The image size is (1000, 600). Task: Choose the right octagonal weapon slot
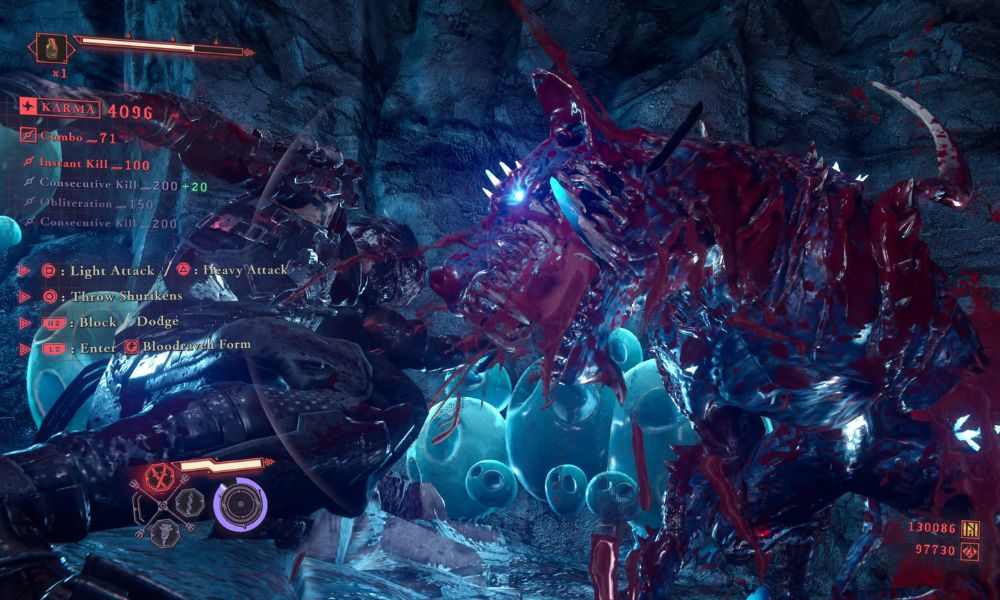coord(189,501)
